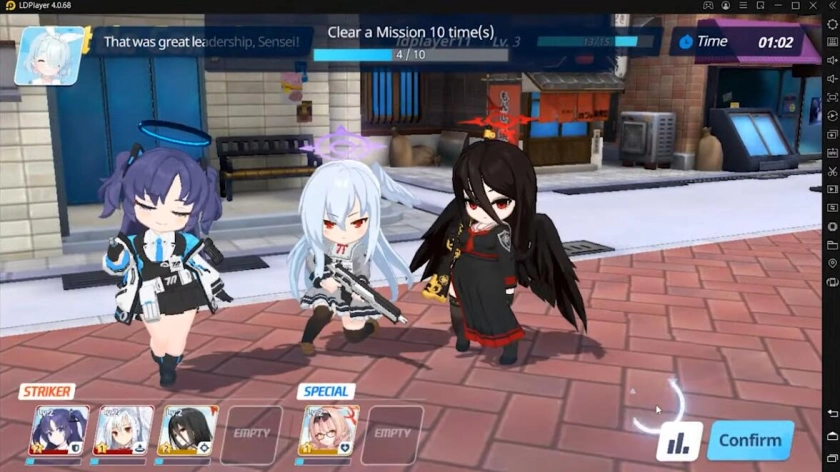Select the purple-haired striker portrait
This screenshot has height=472, width=840.
pos(60,432)
